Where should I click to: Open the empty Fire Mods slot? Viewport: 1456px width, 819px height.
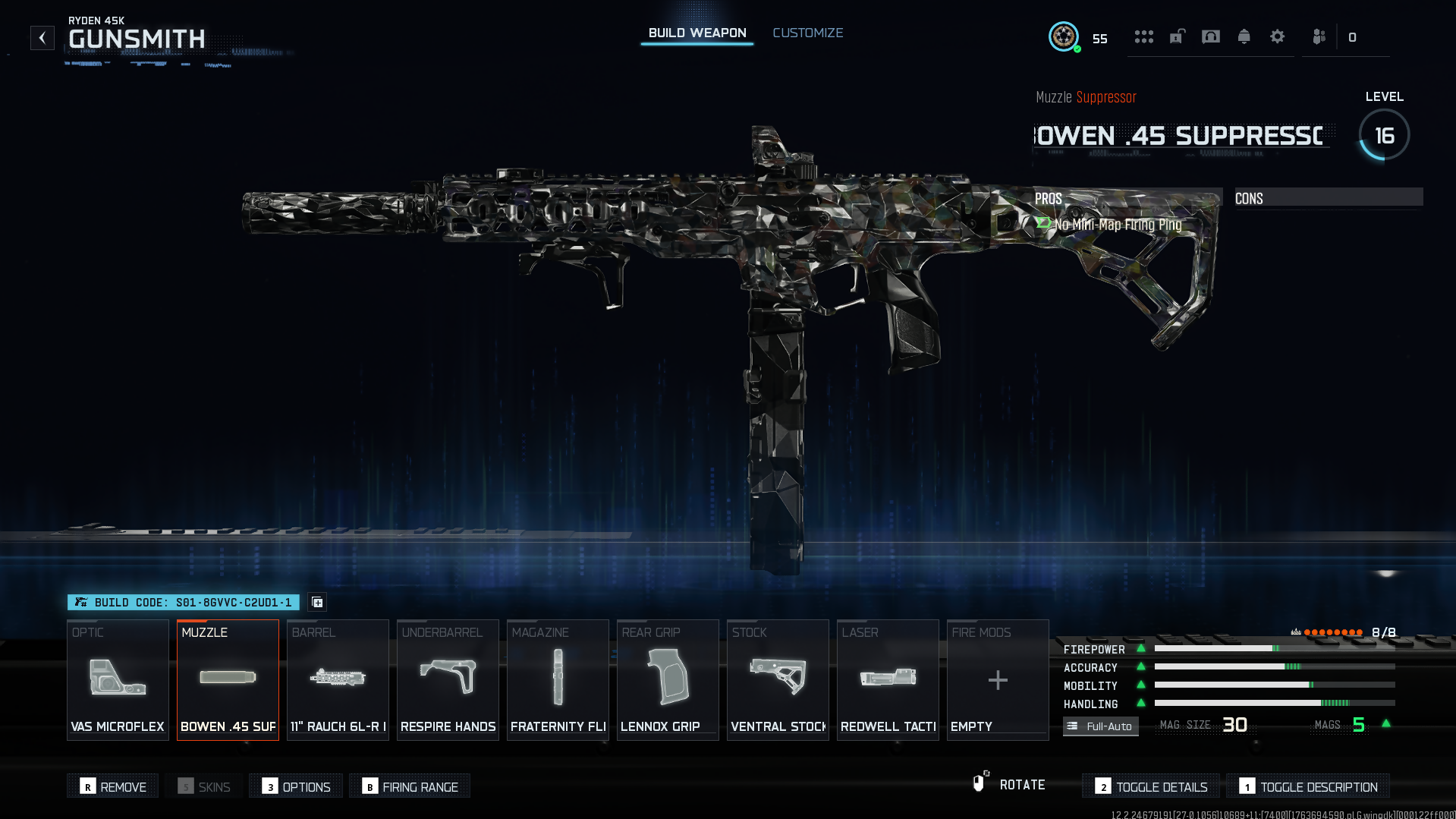(998, 679)
